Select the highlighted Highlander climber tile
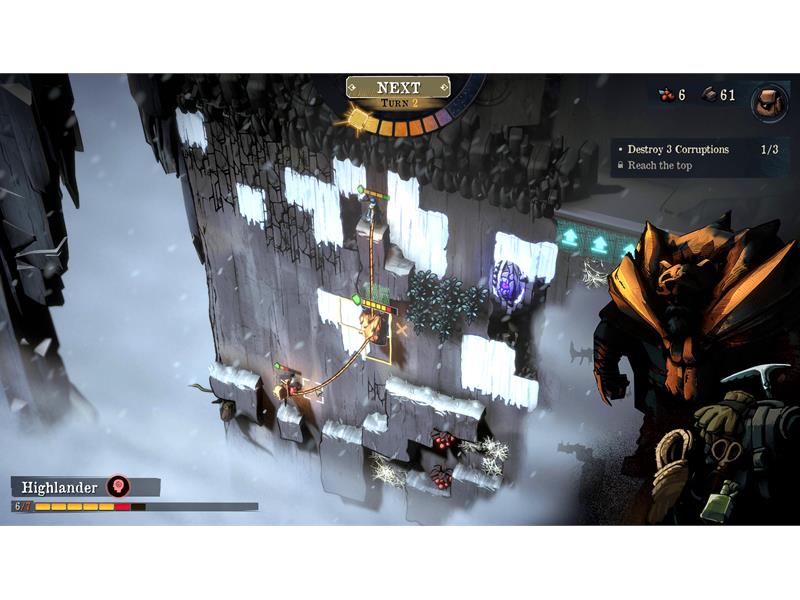This screenshot has height=600, width=800. tap(372, 327)
